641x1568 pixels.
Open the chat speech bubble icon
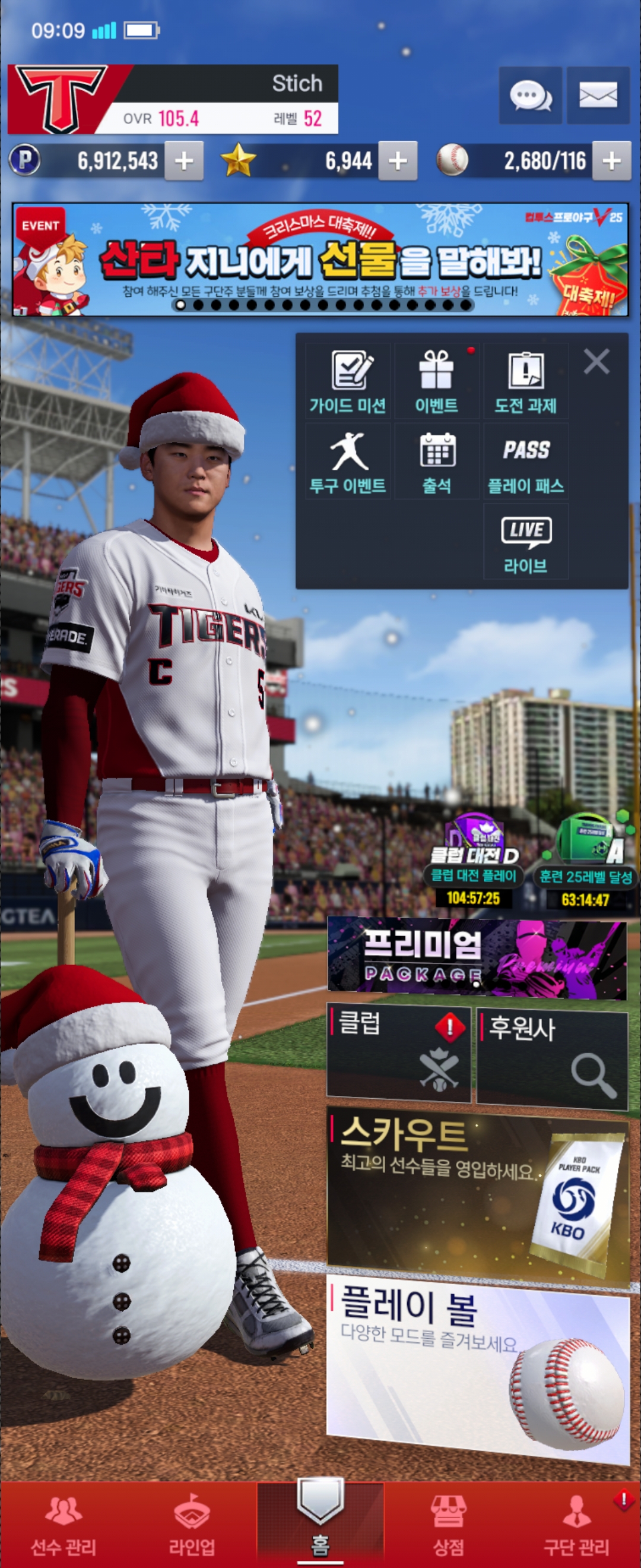pyautogui.click(x=531, y=96)
